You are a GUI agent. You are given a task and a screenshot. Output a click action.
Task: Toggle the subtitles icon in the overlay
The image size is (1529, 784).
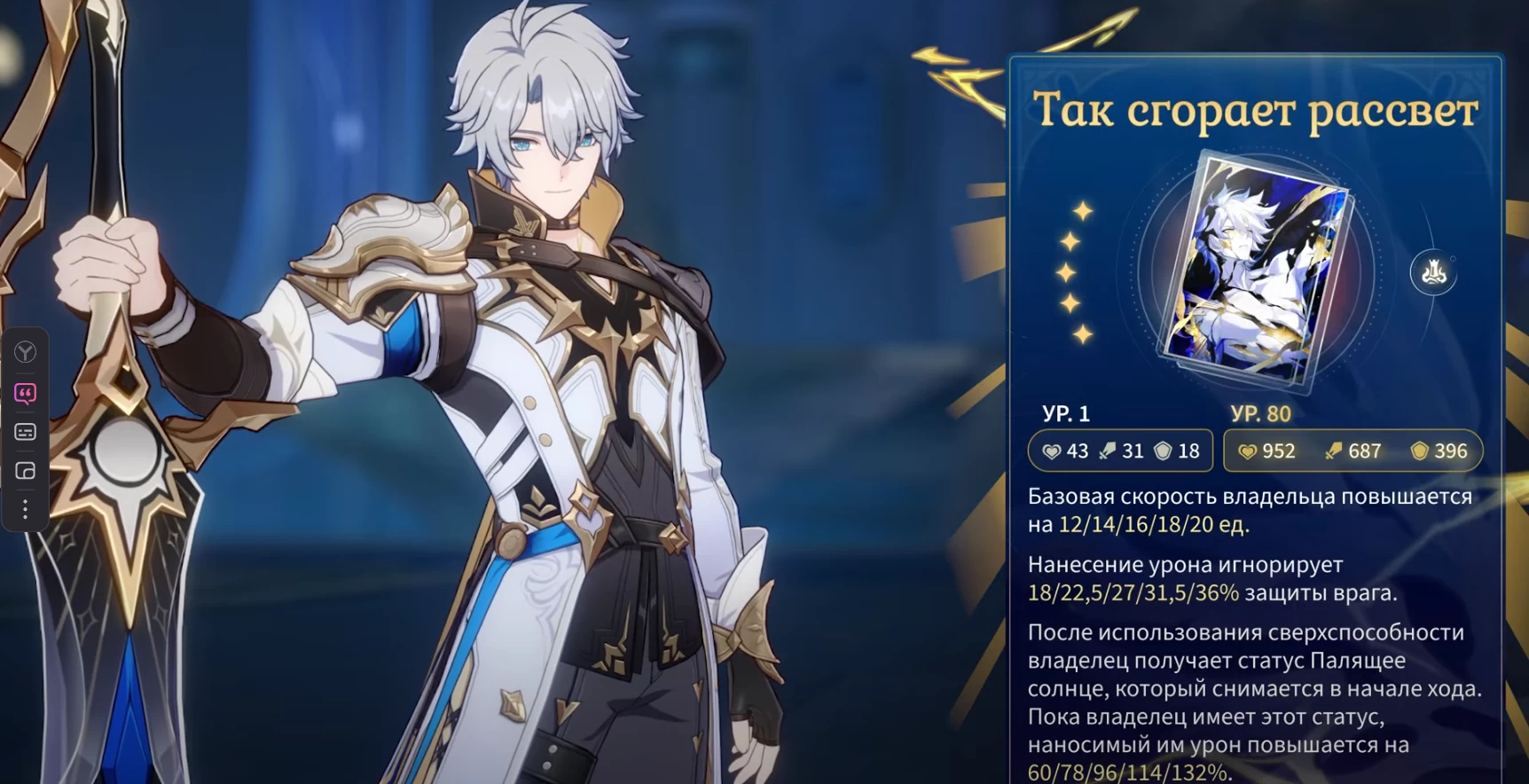click(25, 432)
